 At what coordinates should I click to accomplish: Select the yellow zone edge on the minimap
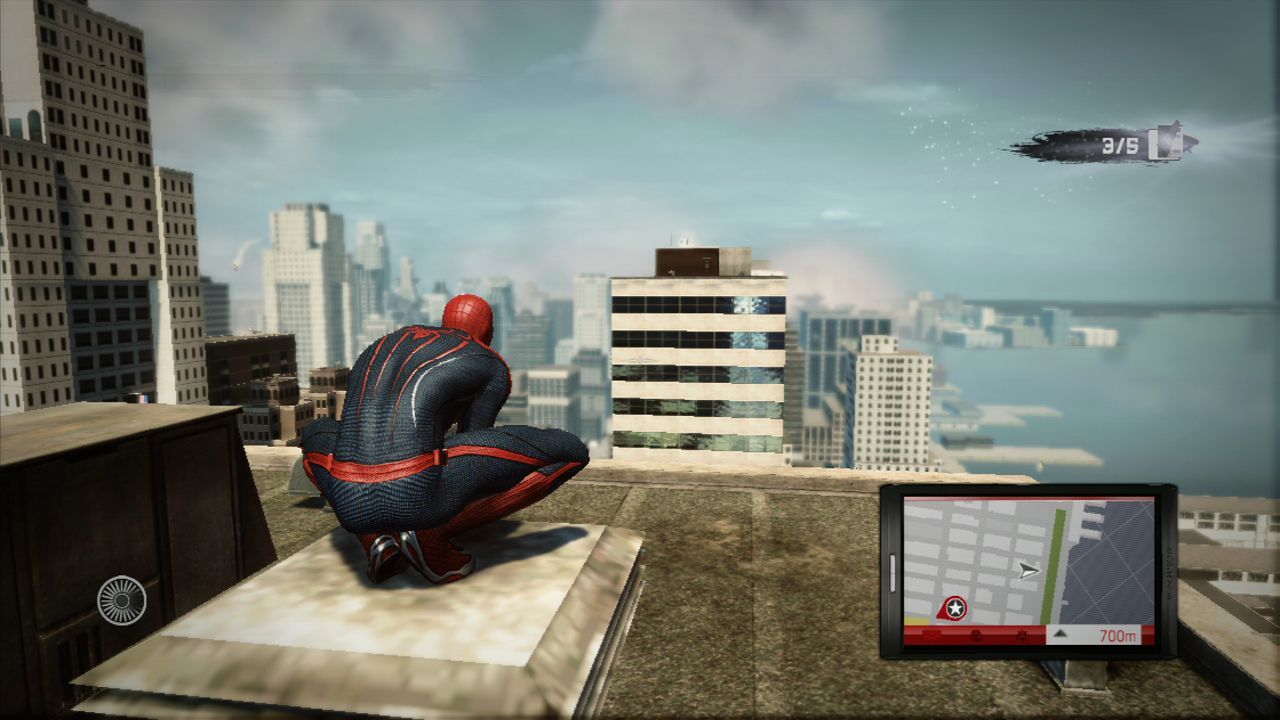coord(916,622)
